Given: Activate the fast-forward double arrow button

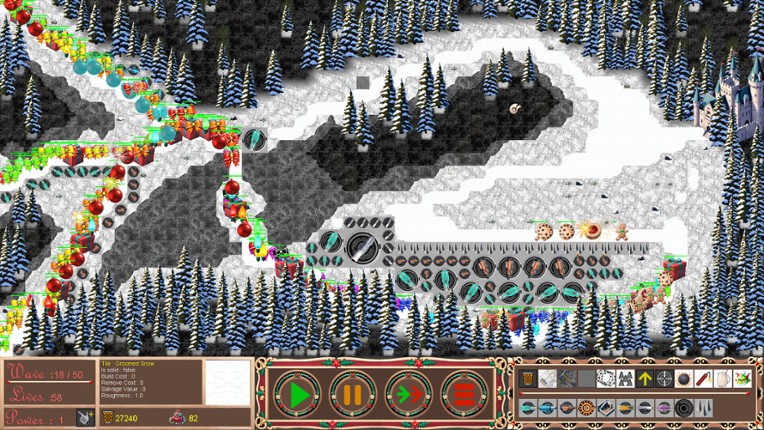Looking at the screenshot, I should tap(406, 394).
